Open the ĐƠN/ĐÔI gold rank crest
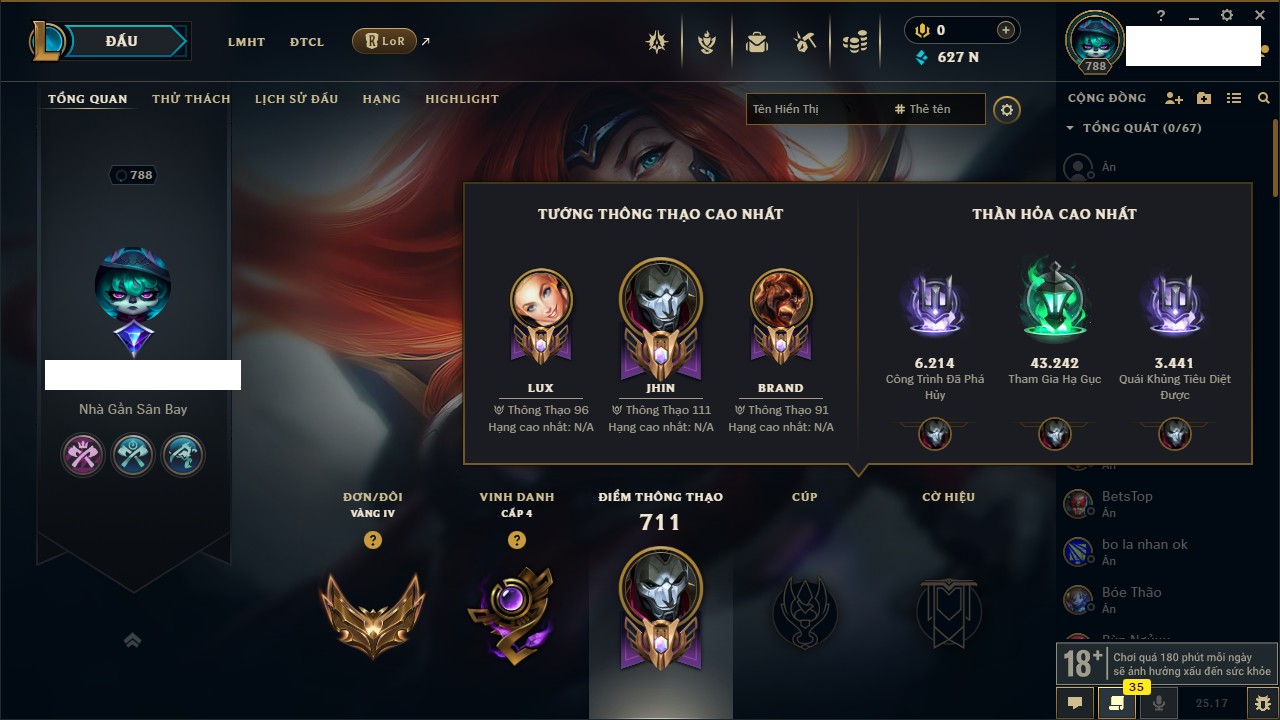 372,613
